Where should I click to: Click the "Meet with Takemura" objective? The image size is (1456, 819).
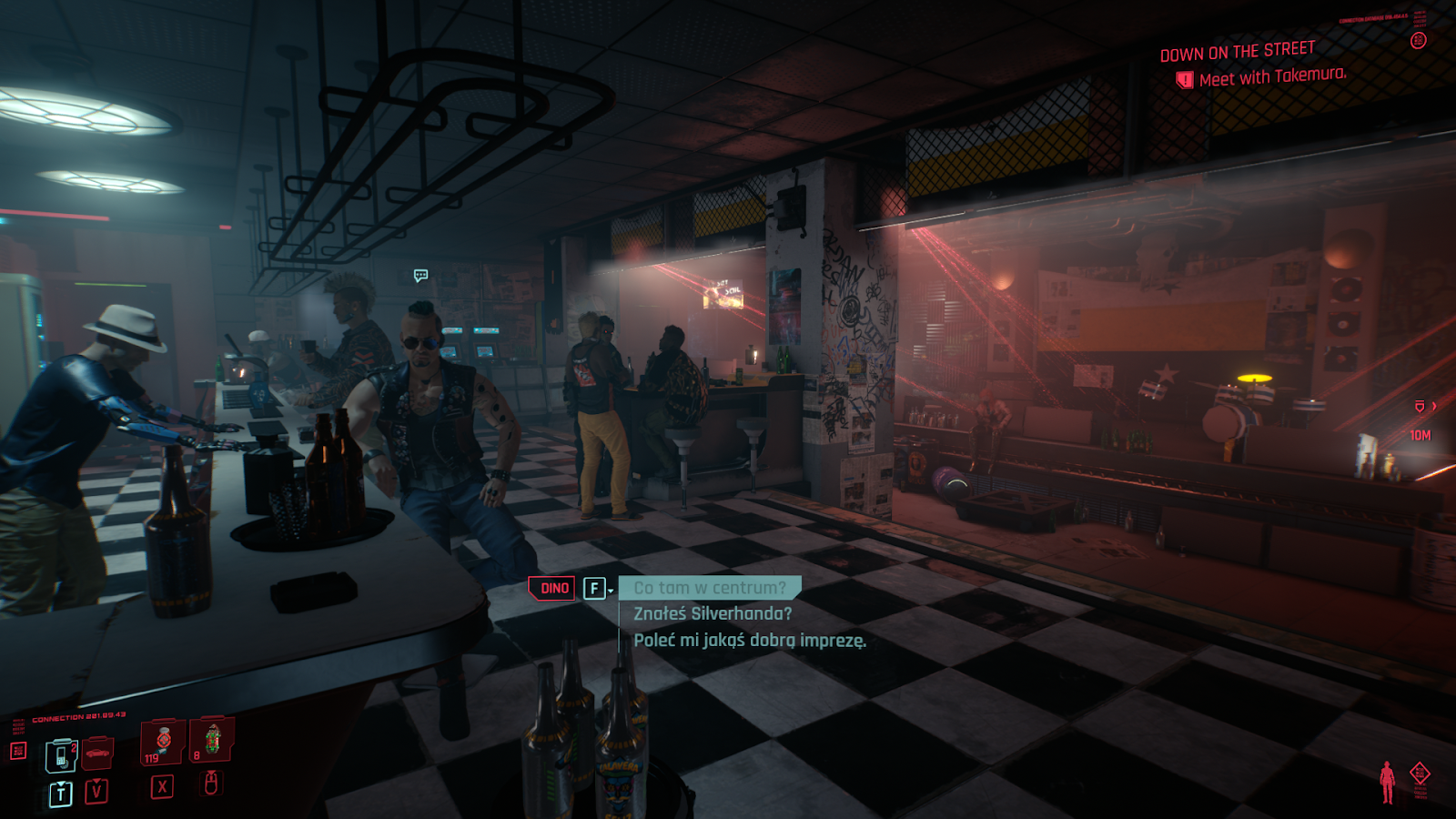[1271, 77]
